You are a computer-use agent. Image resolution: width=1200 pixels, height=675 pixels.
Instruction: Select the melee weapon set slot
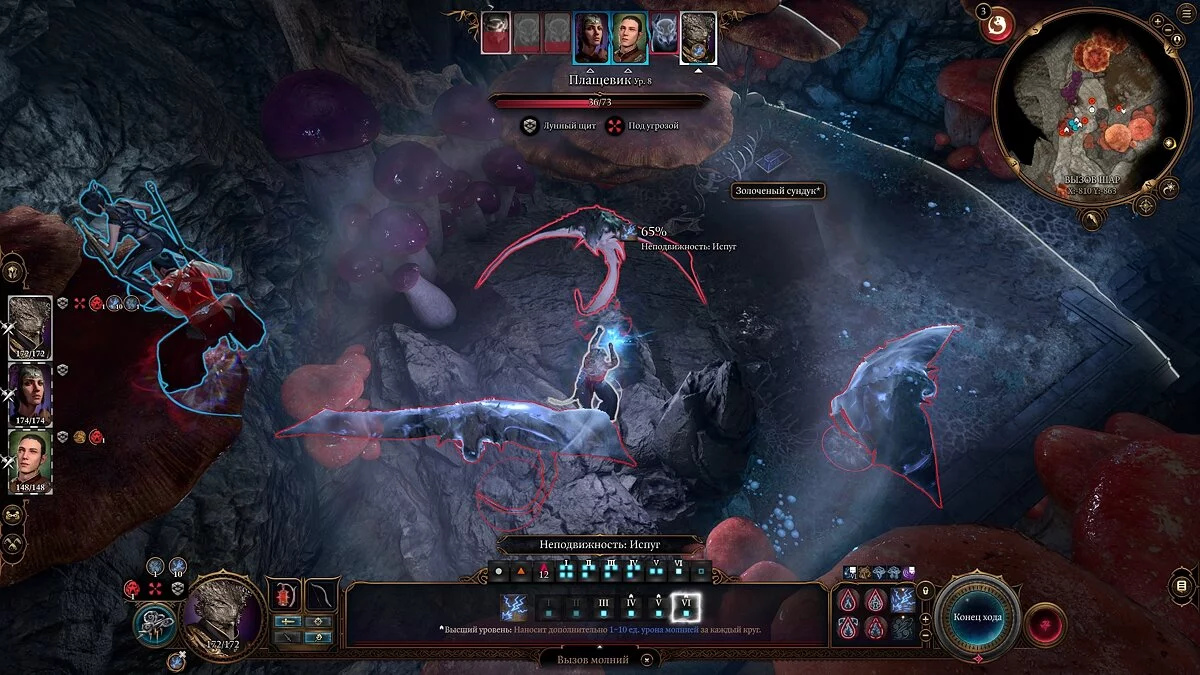tap(287, 595)
